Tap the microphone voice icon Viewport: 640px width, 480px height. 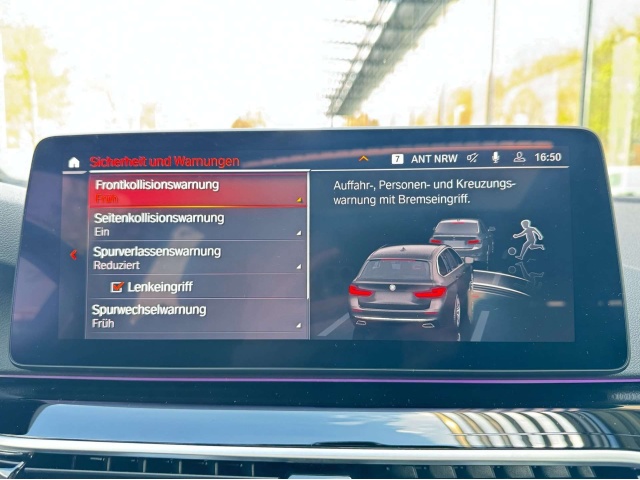495,158
